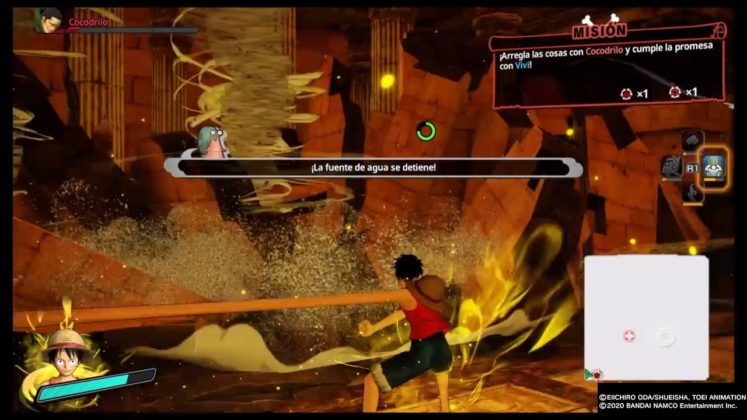Click the minimap
The width and height of the screenshot is (747, 420).
[646, 320]
